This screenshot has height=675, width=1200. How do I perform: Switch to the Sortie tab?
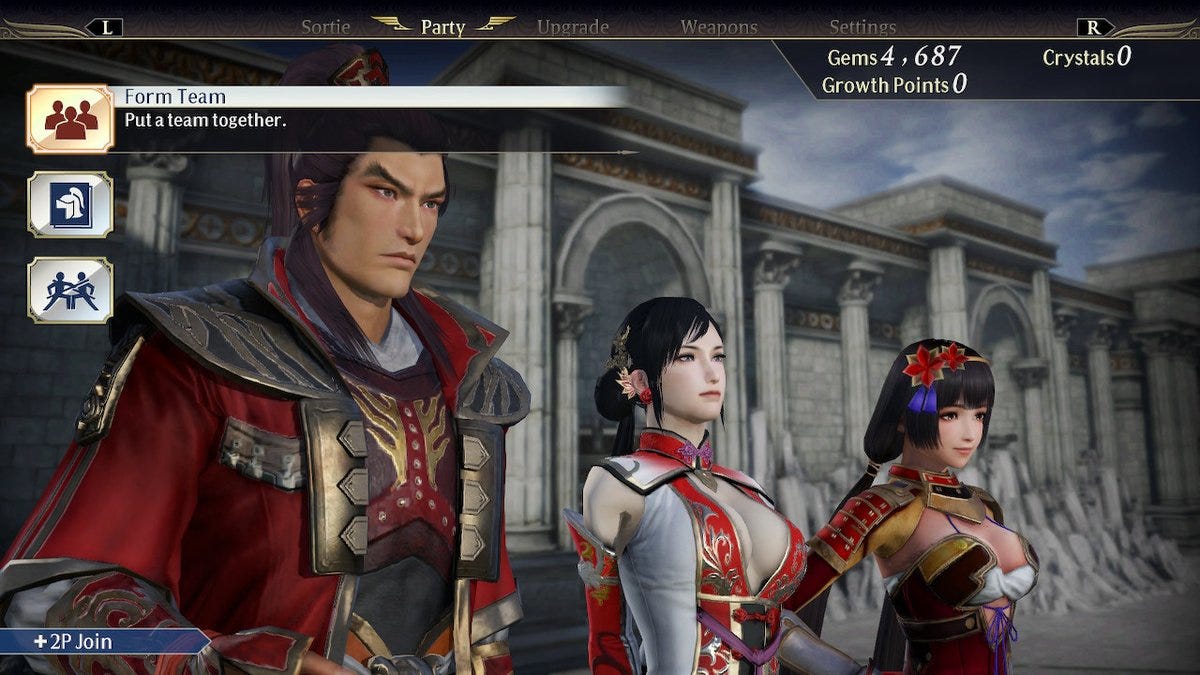326,27
